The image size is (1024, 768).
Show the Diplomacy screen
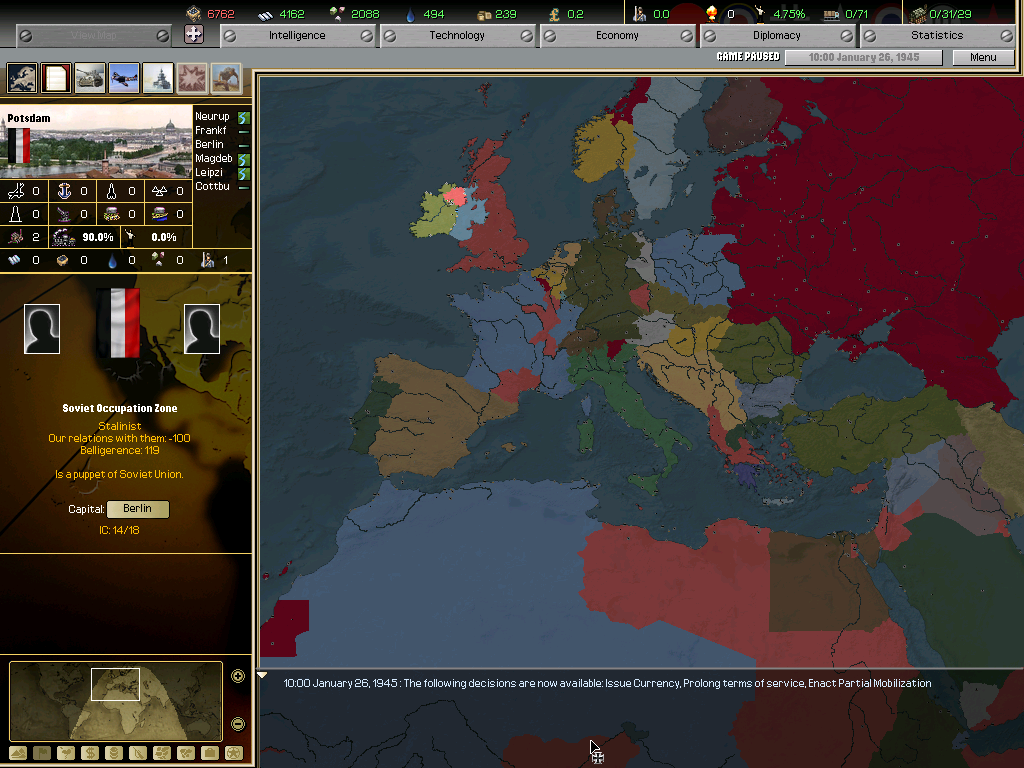point(777,35)
